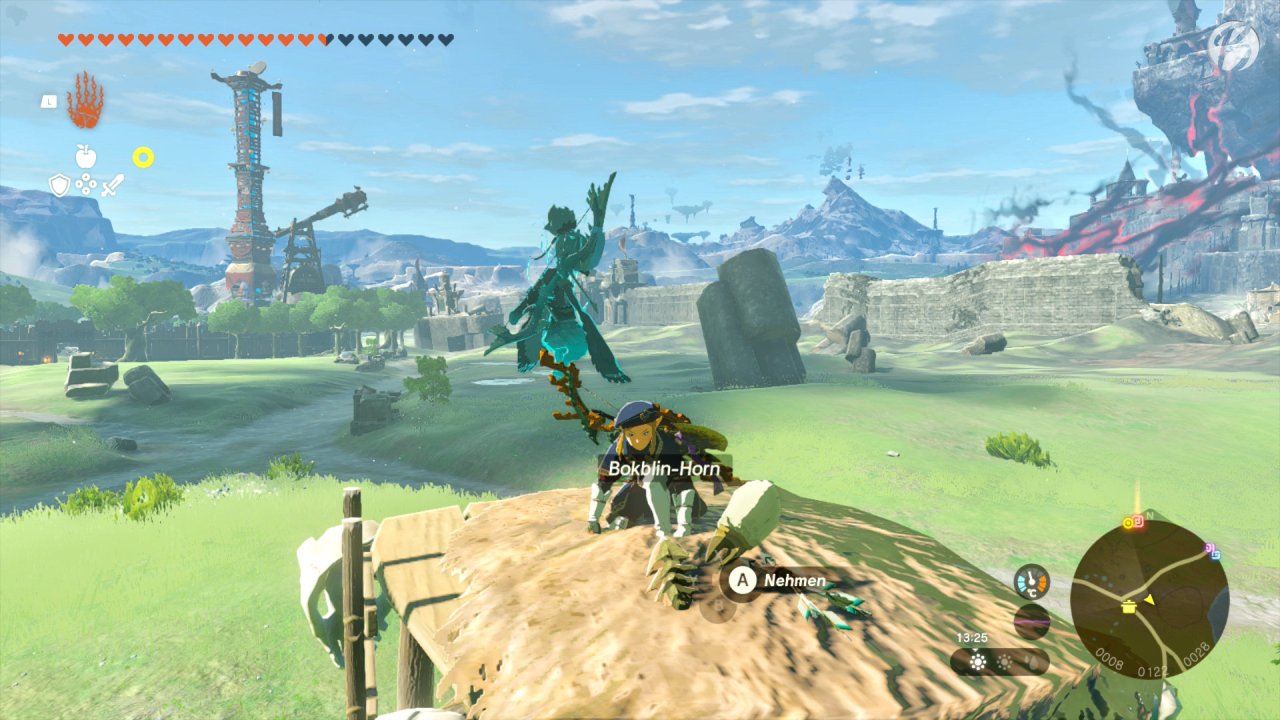Click the d-pad controller icon

click(86, 185)
